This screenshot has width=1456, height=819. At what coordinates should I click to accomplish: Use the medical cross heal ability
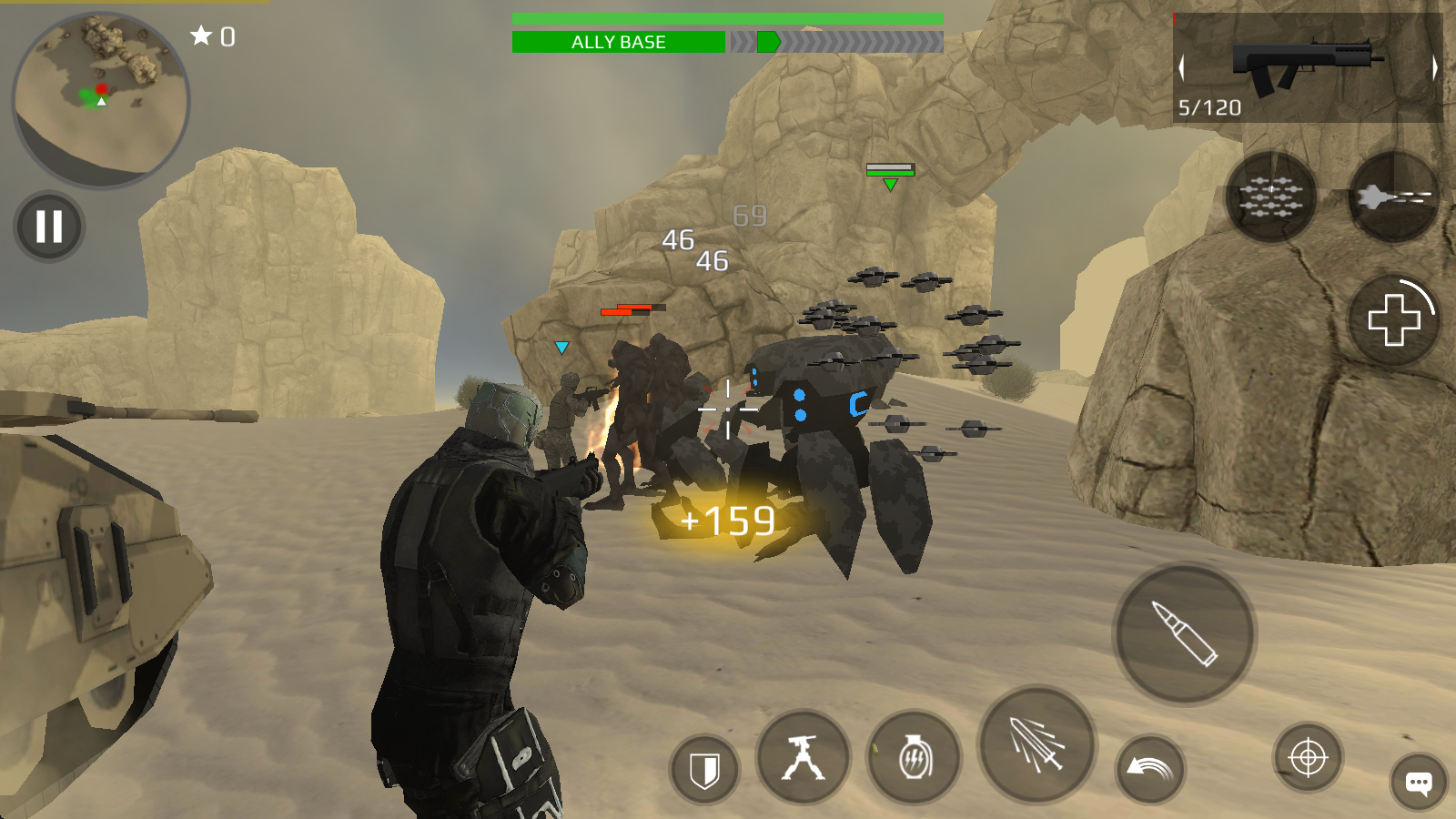(1393, 319)
